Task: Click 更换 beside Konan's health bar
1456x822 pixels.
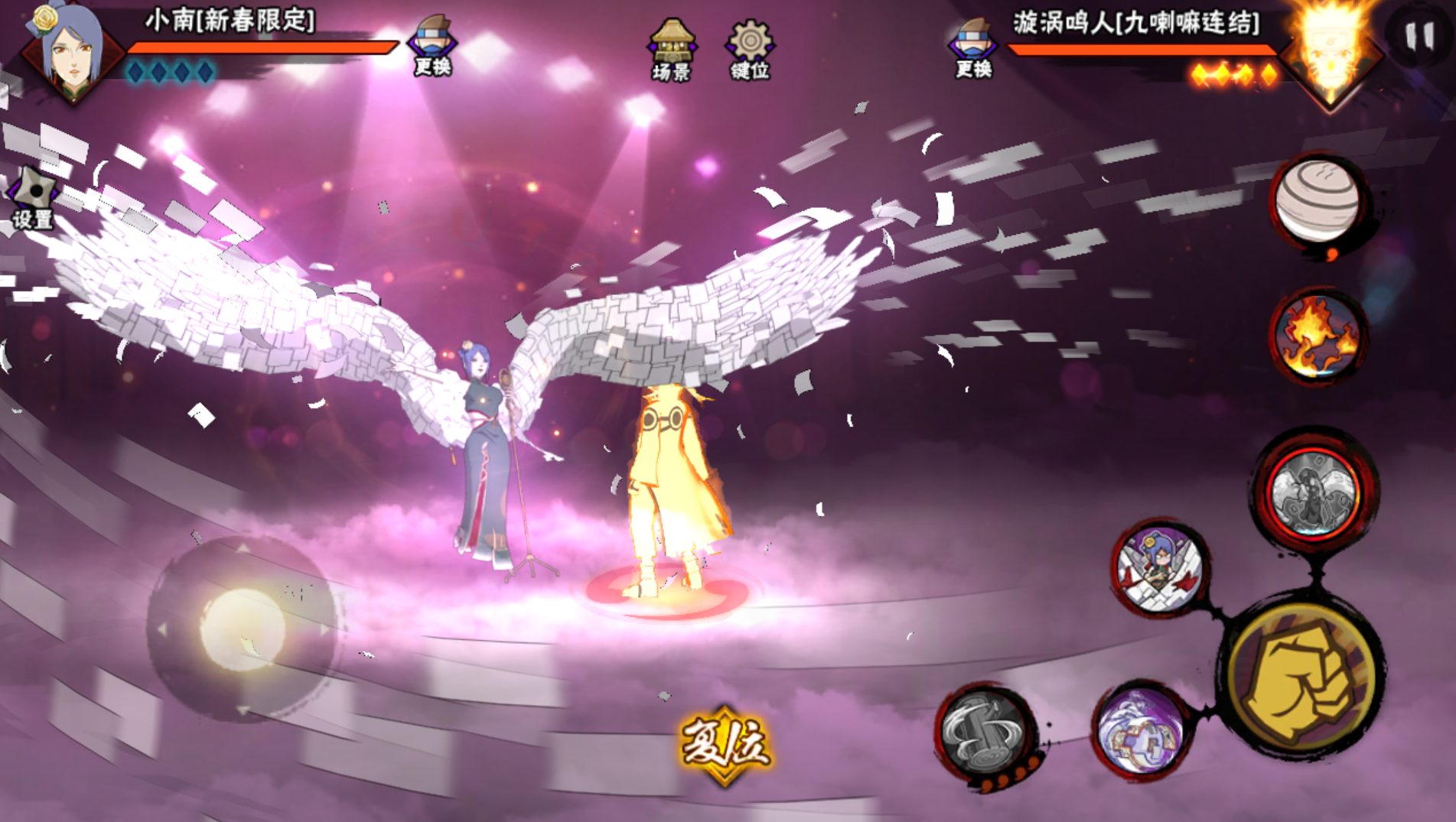Action: pos(432,46)
